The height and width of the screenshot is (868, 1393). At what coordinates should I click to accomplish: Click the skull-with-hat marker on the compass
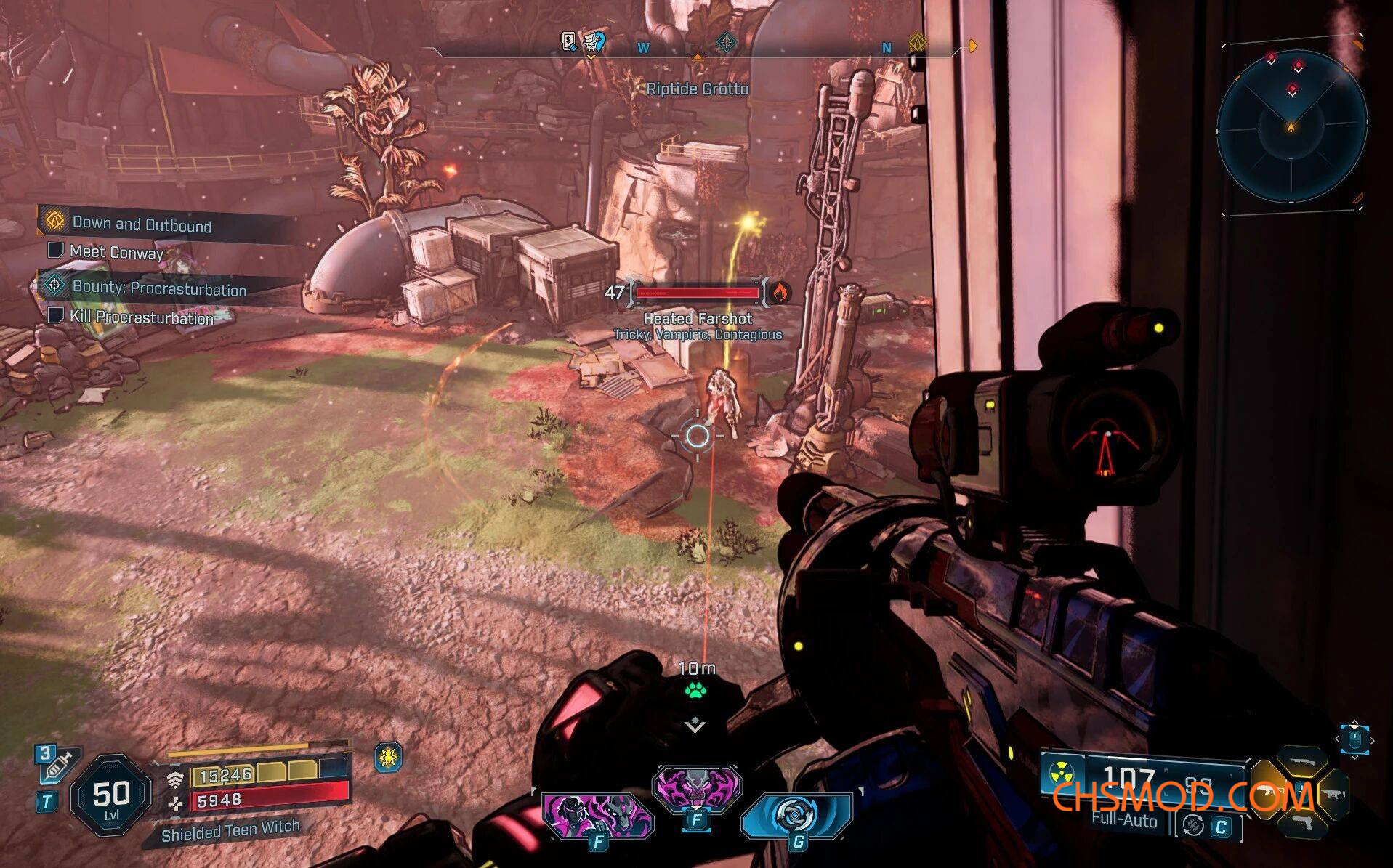click(594, 42)
